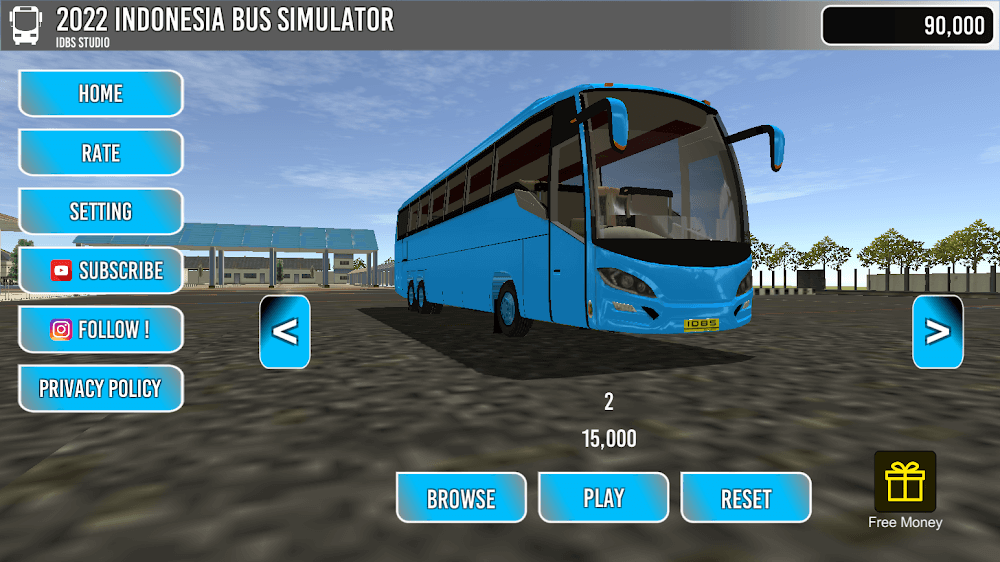Open the HOME menu button
The image size is (1000, 562).
point(100,94)
